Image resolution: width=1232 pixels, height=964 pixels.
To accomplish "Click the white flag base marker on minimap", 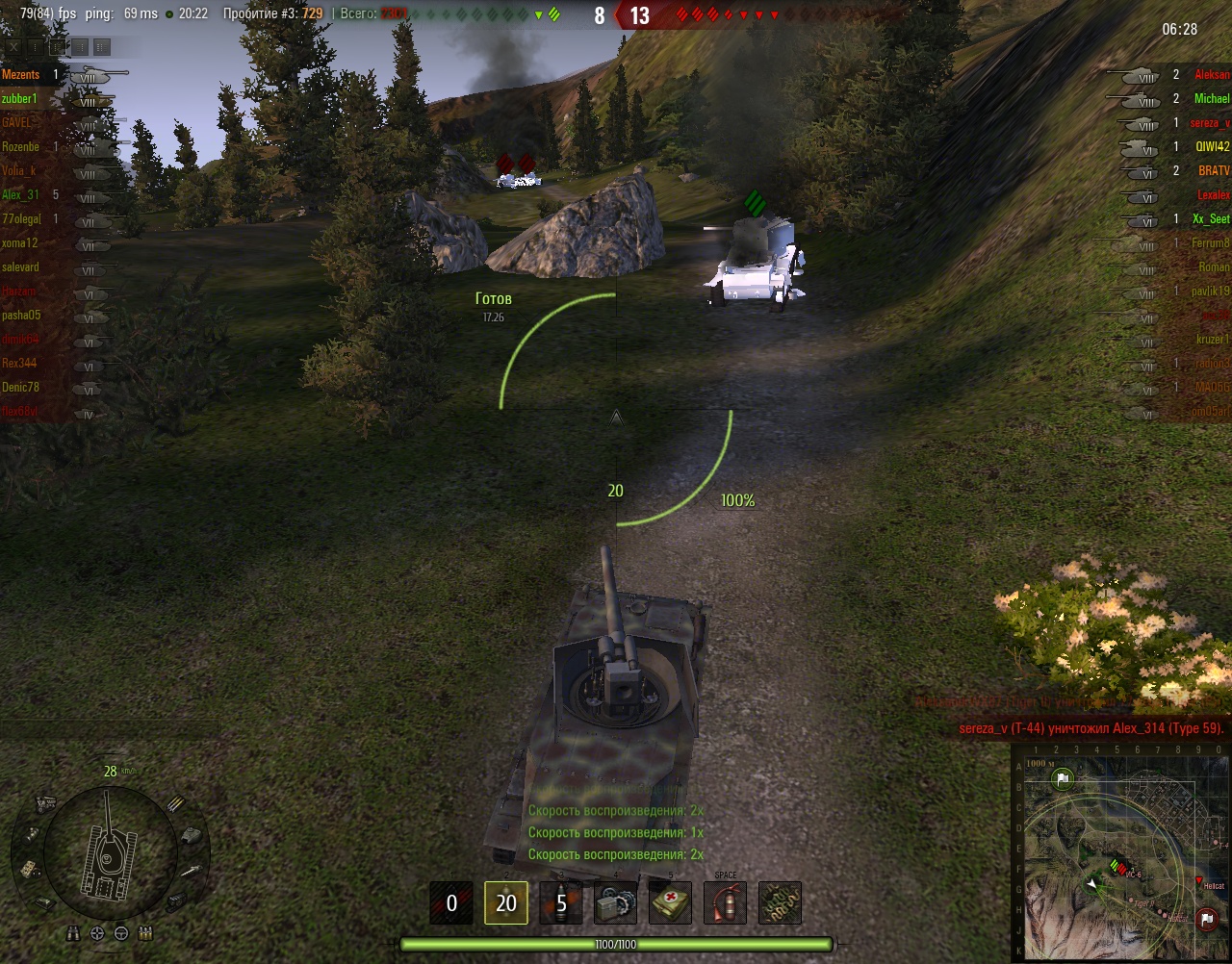I will pyautogui.click(x=1063, y=781).
